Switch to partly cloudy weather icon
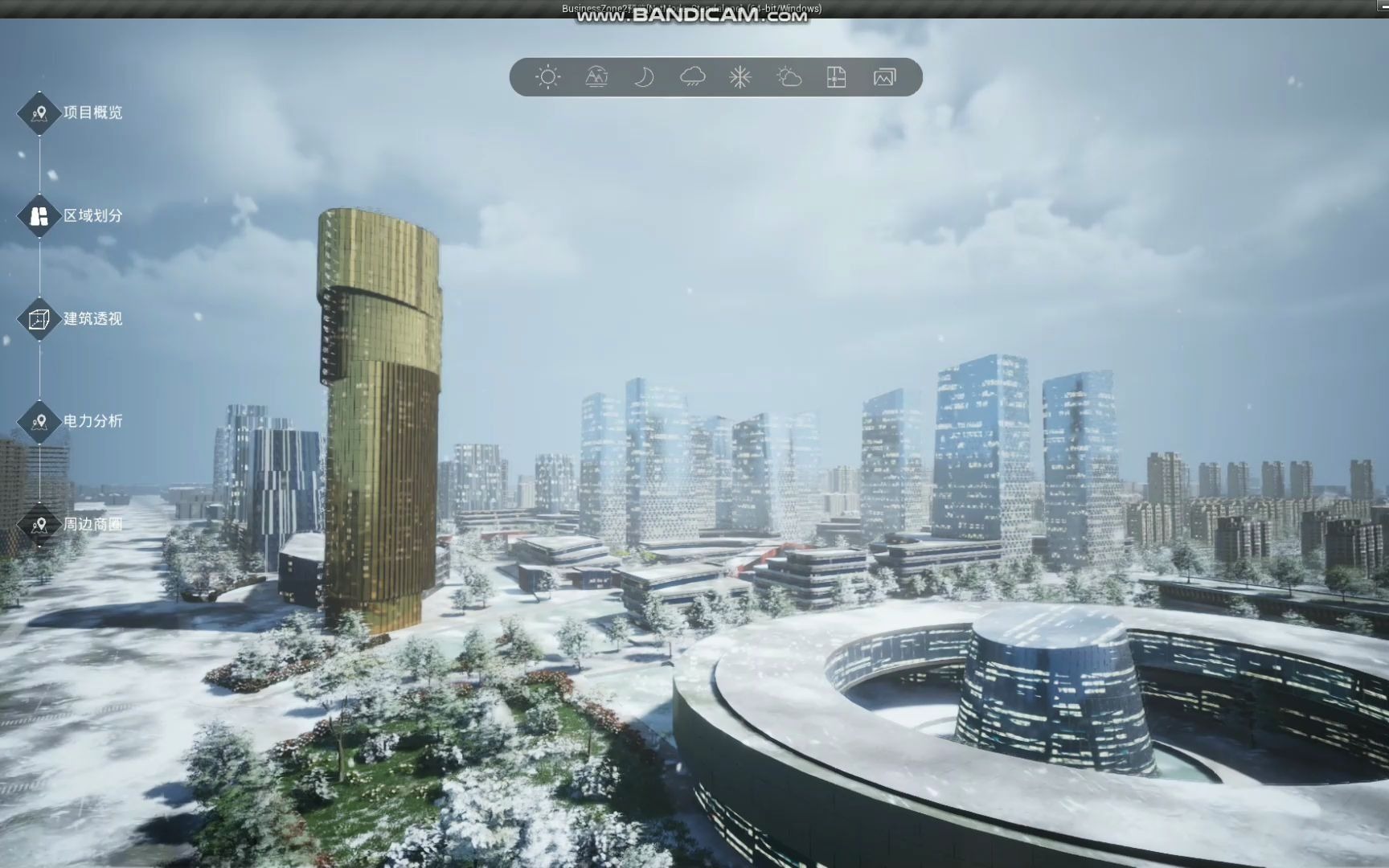 [789, 77]
